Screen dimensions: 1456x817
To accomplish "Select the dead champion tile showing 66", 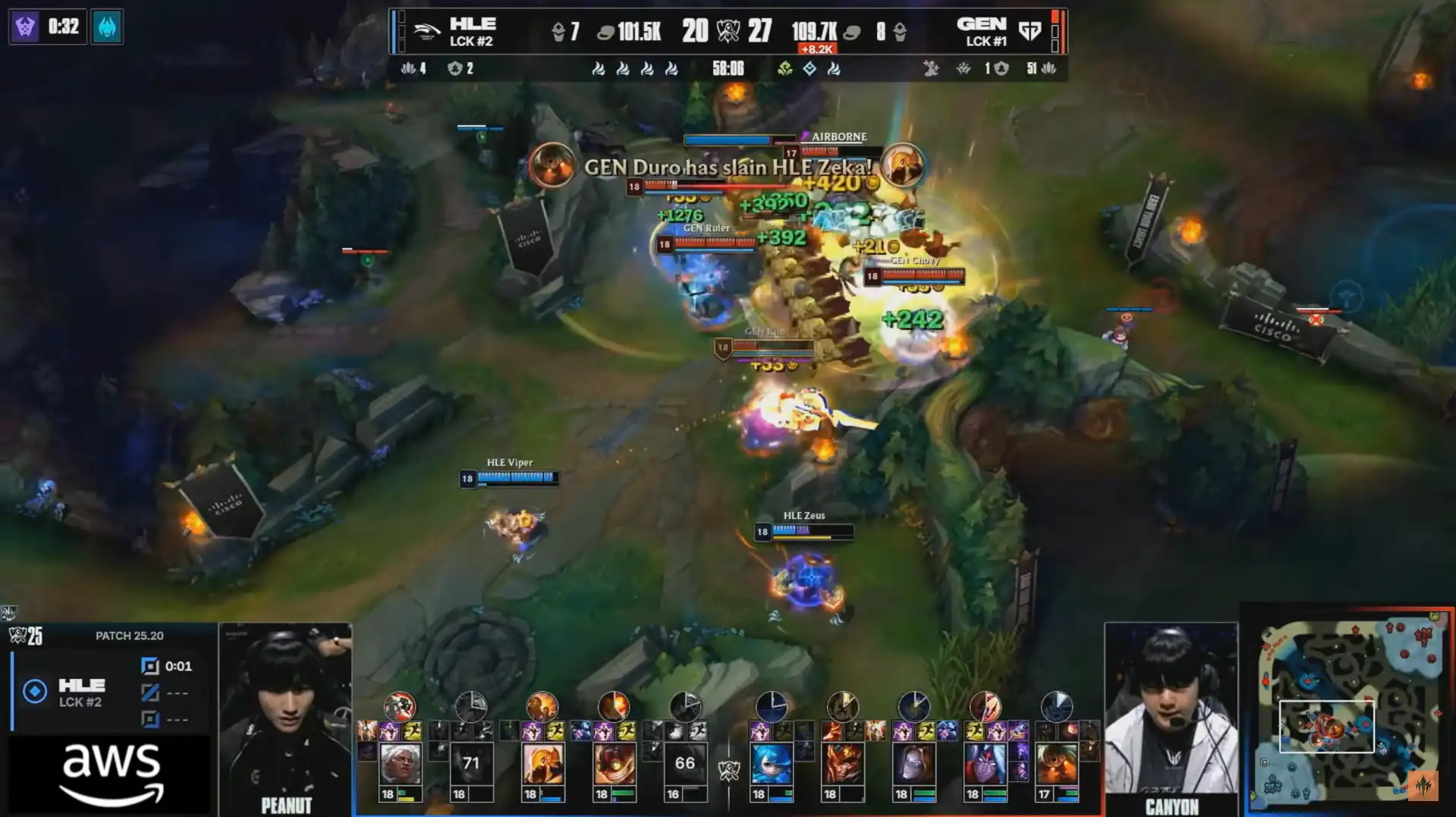I will [x=684, y=765].
